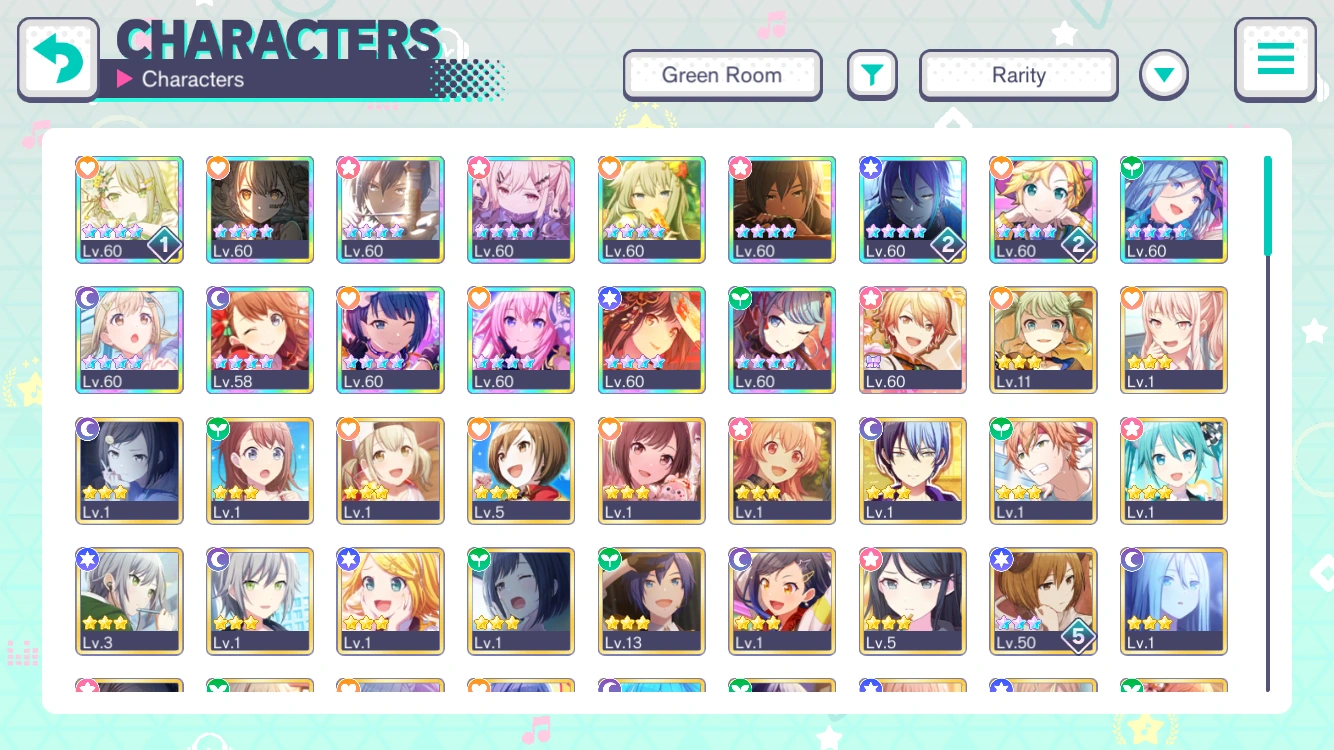Click the blue star attribute icon on Kaito's Lv.60 card
Screen dimensions: 1334x750
(870, 168)
